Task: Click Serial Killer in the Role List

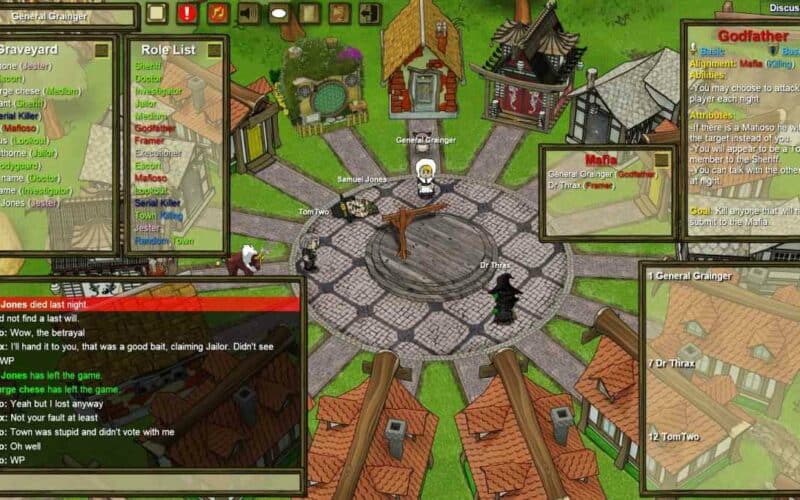Action: [157, 202]
